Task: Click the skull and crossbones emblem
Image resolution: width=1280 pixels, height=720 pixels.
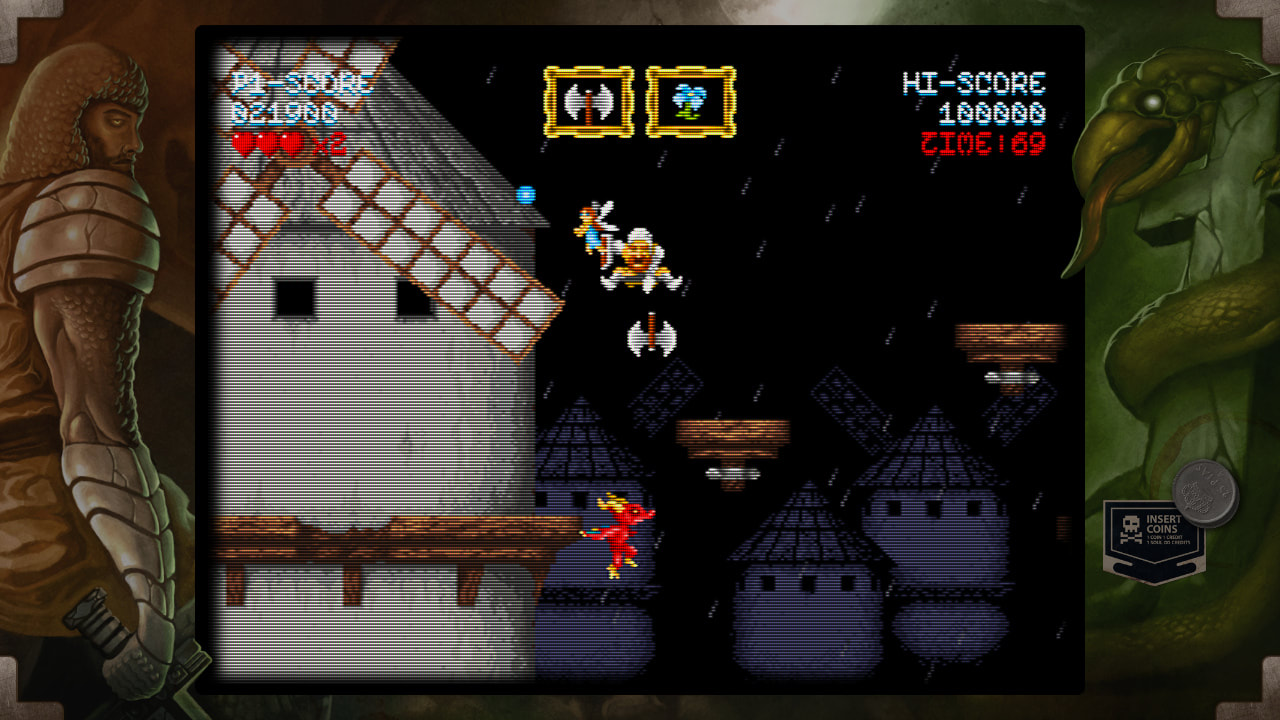Action: (x=1131, y=527)
